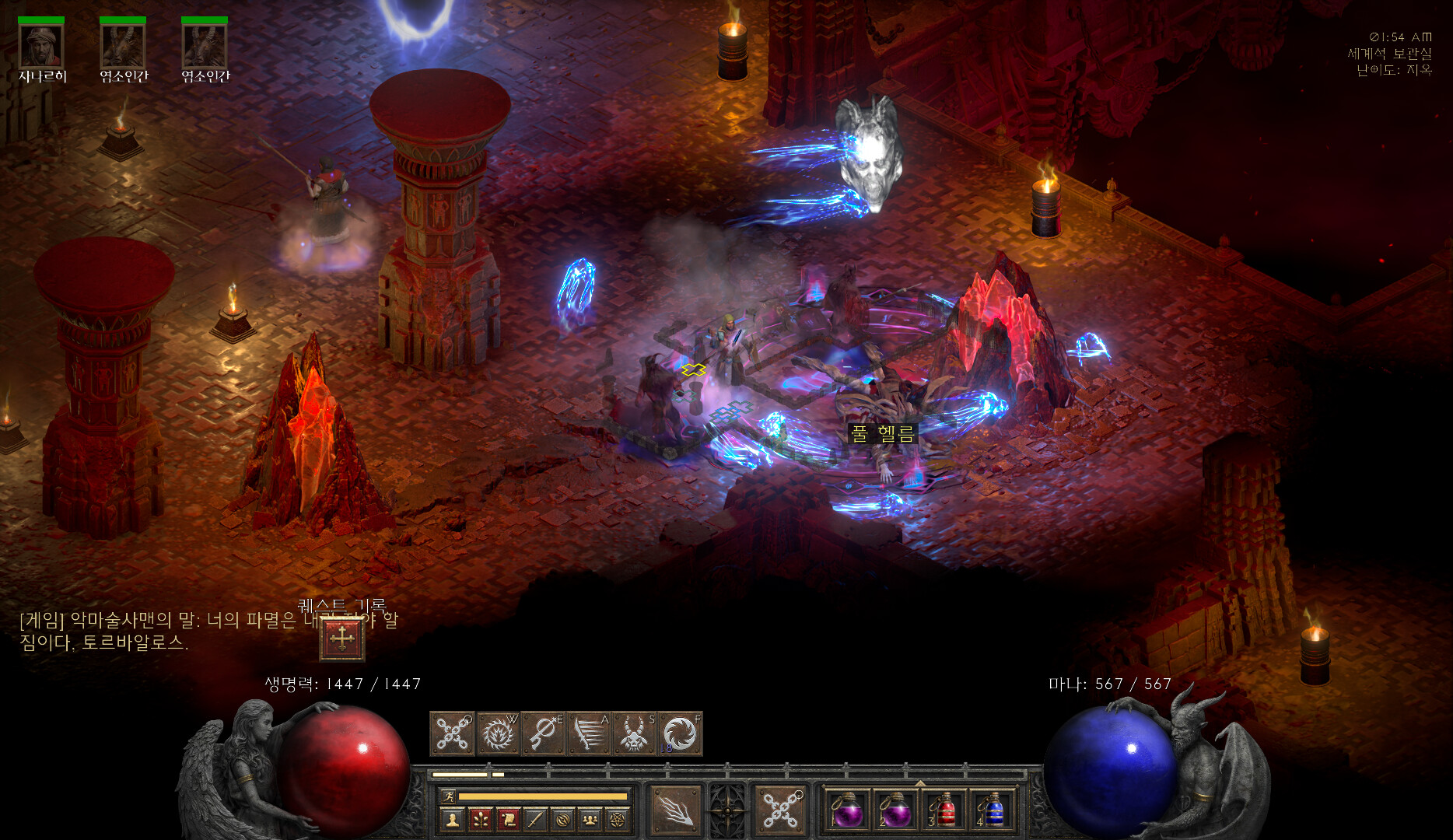Pick up the 풀 헬름 item label
Screen dimensions: 1453x840
882,434
